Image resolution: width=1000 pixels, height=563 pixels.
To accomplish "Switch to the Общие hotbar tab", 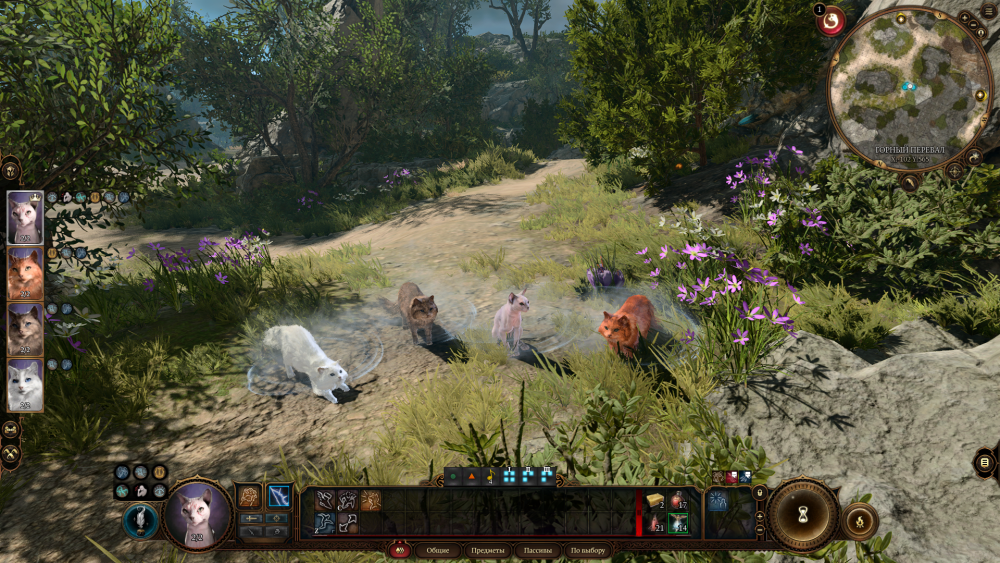I will [x=437, y=550].
